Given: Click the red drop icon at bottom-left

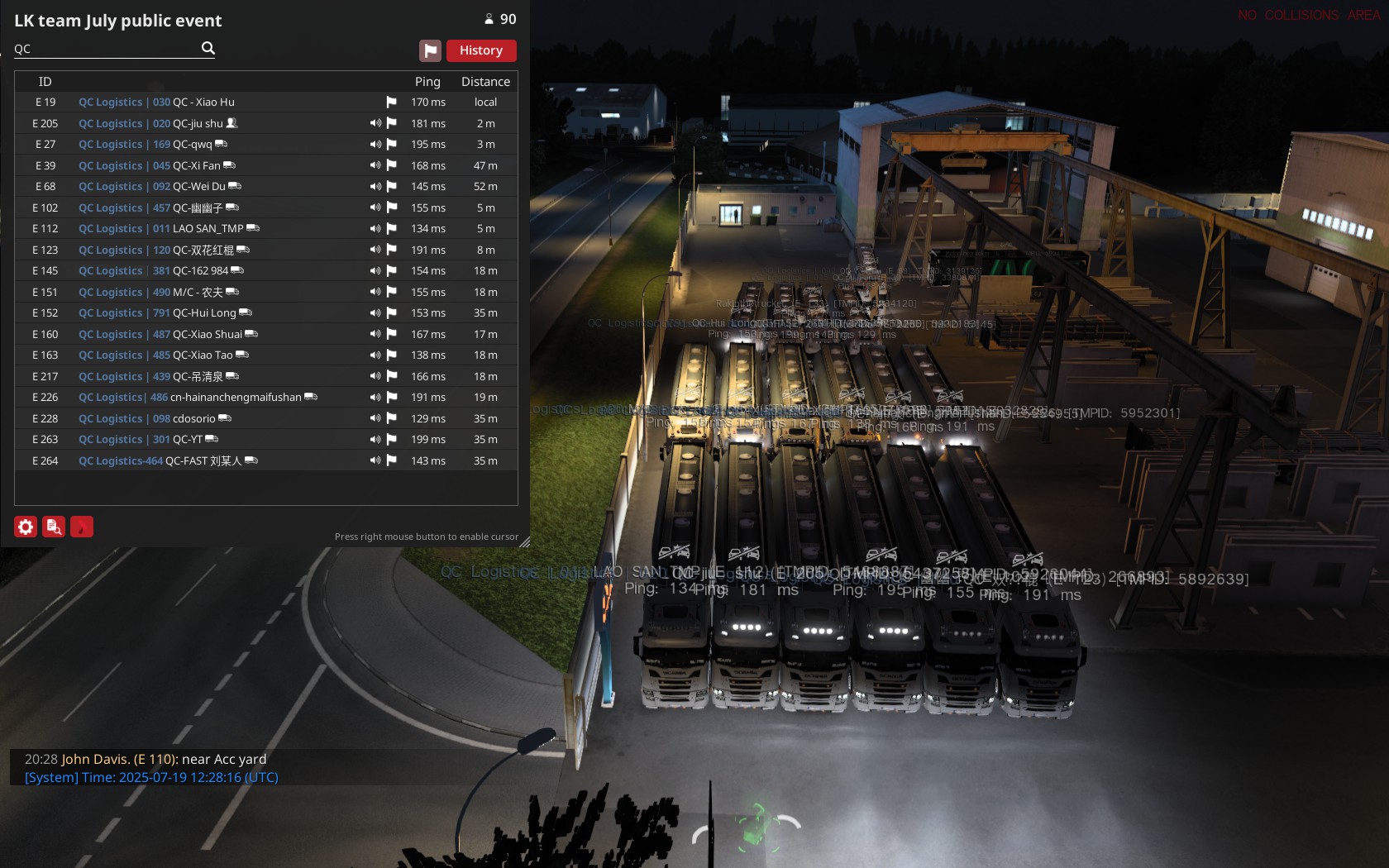Looking at the screenshot, I should pos(81,527).
